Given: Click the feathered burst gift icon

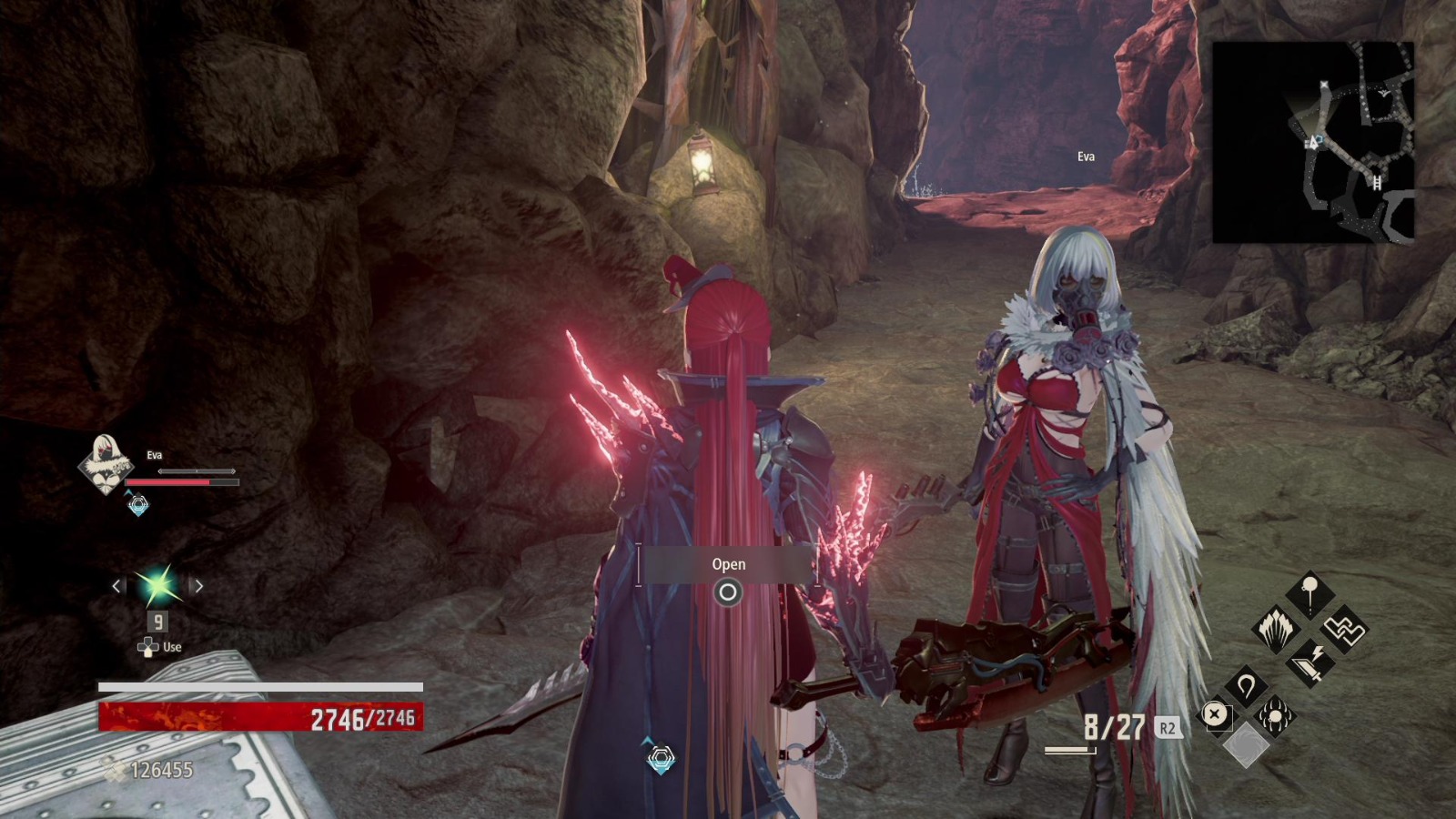Looking at the screenshot, I should pyautogui.click(x=1277, y=627).
